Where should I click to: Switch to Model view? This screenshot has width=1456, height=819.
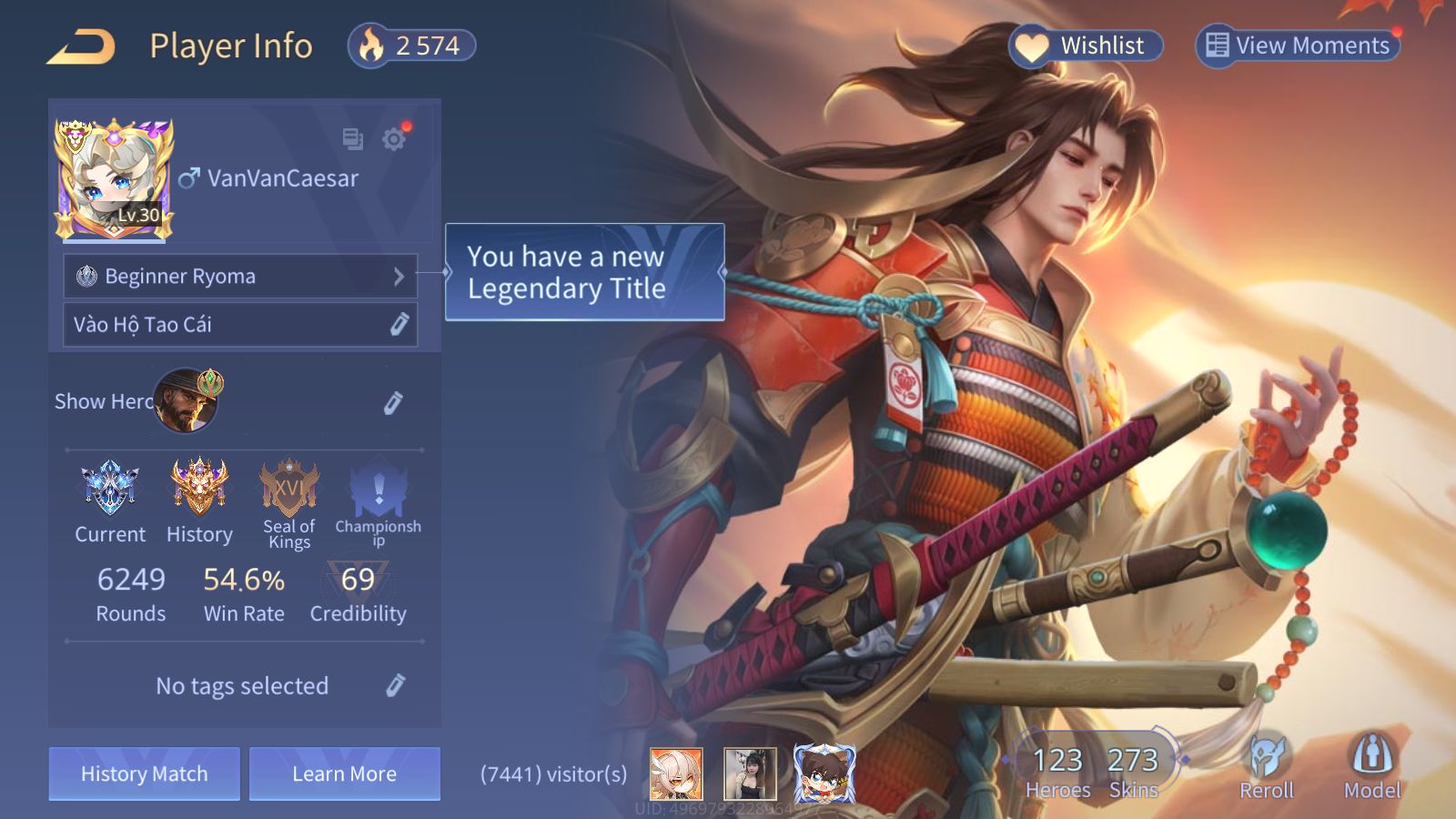(1372, 766)
